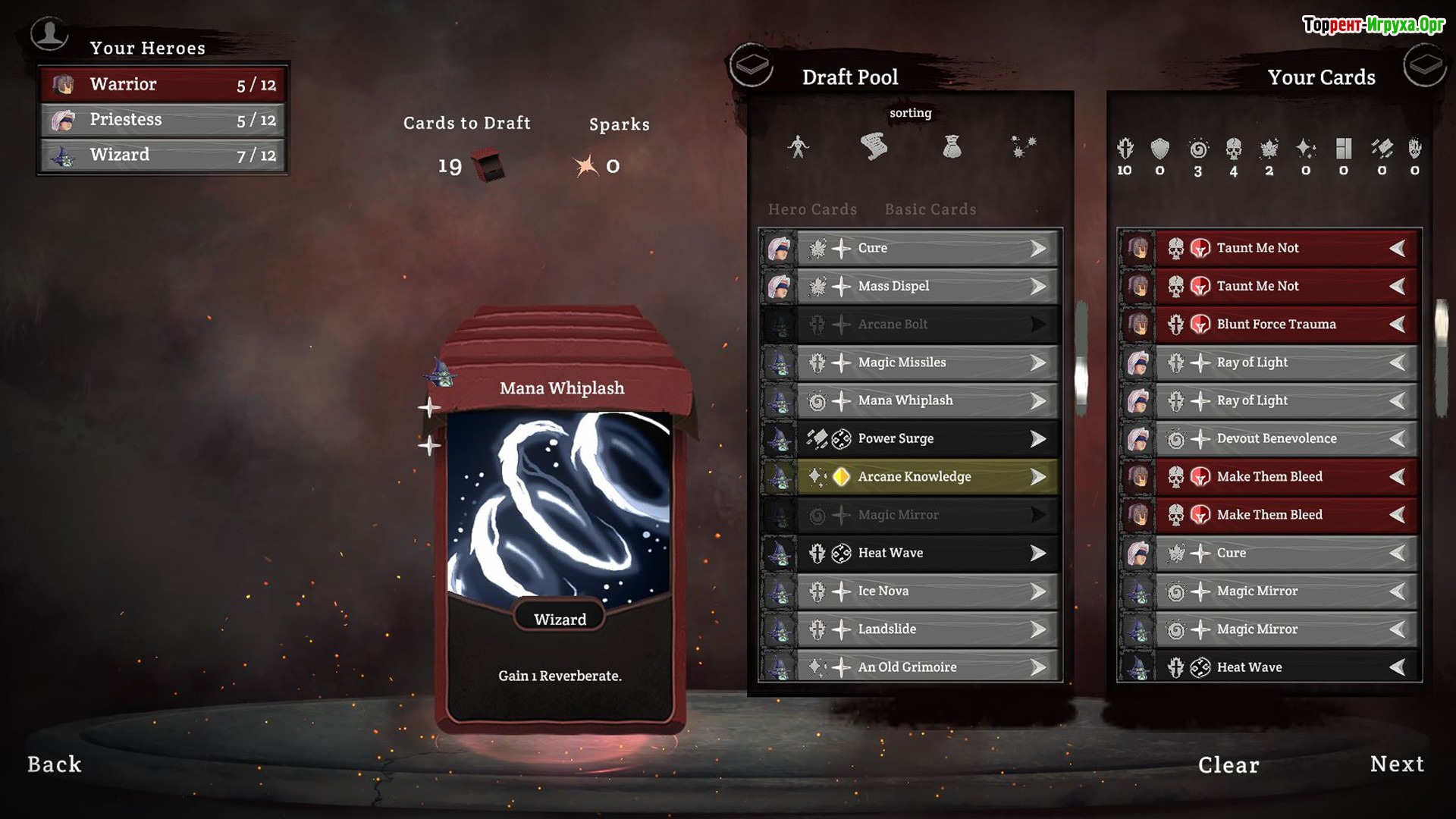Switch to the Hero Cards tab
Image resolution: width=1456 pixels, height=819 pixels.
(x=812, y=209)
